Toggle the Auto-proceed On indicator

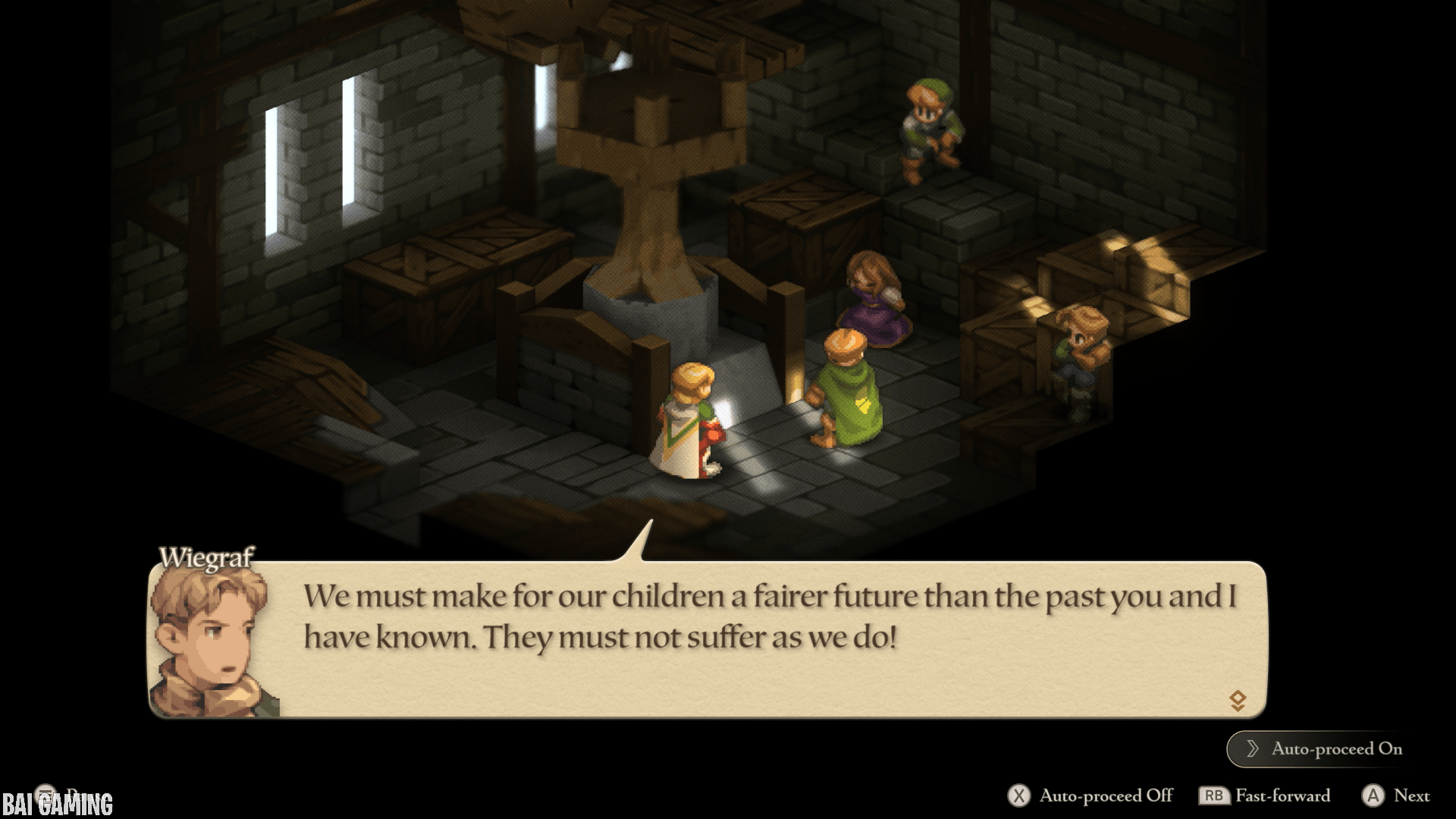tap(1323, 748)
